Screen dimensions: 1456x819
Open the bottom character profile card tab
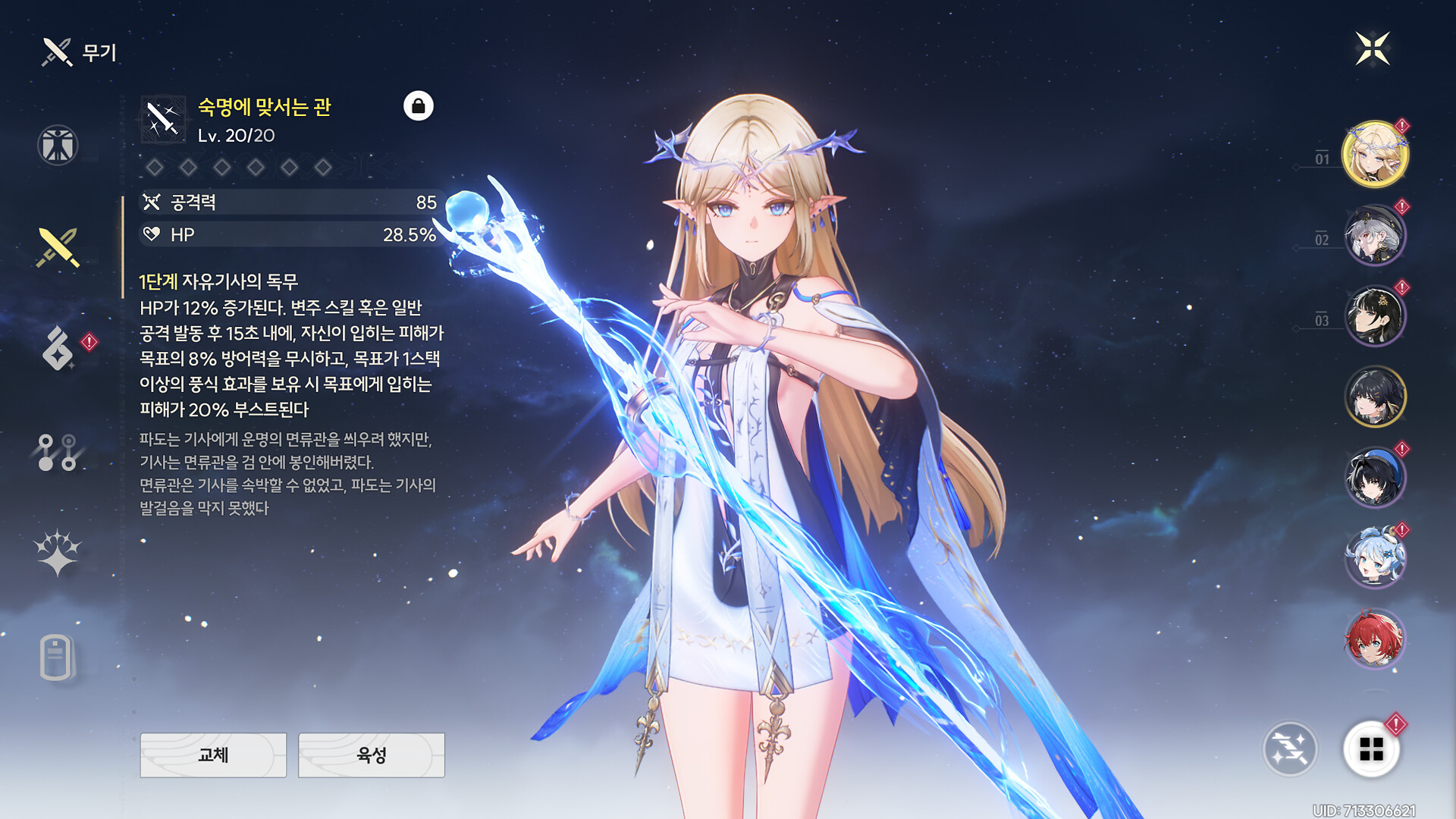[57, 657]
